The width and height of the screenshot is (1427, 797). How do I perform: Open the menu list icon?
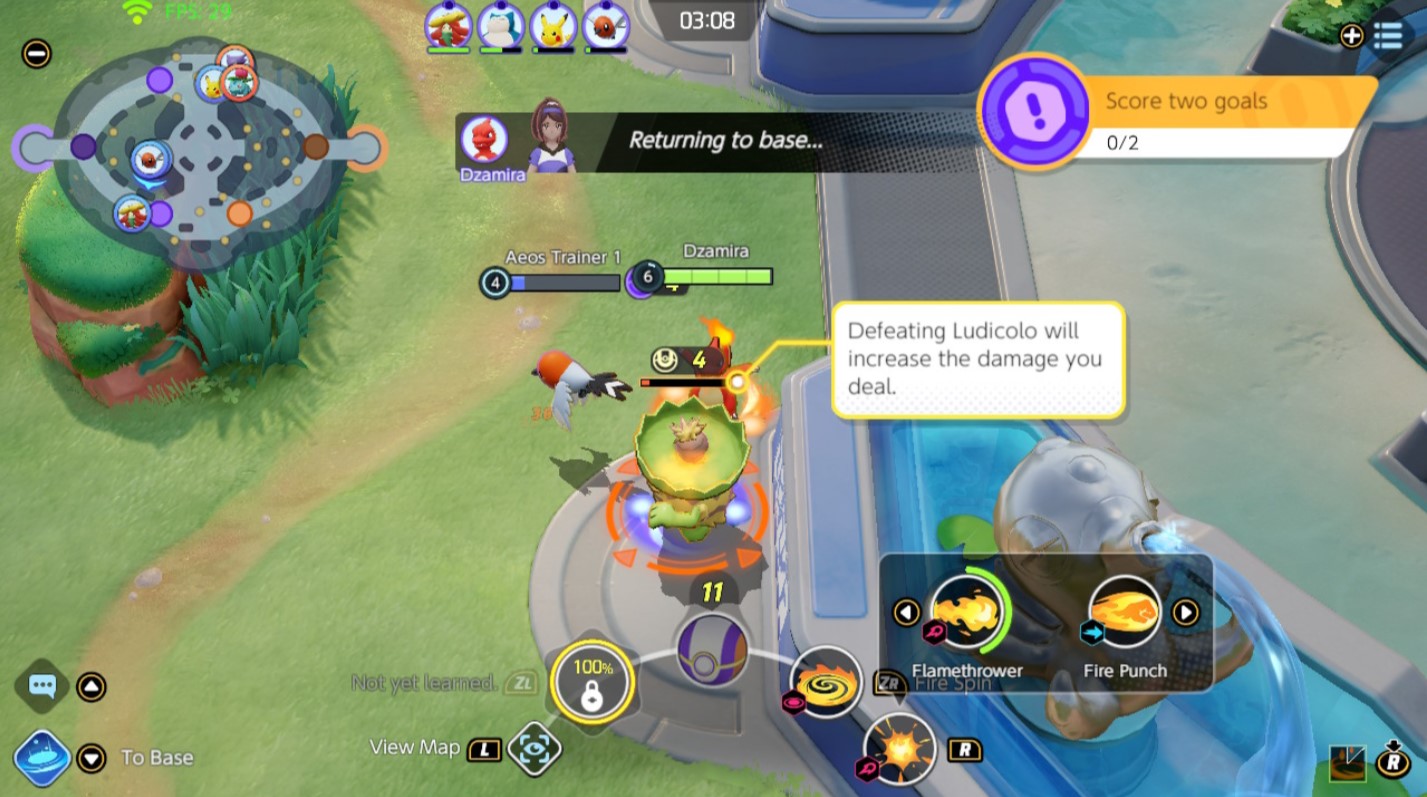1388,36
